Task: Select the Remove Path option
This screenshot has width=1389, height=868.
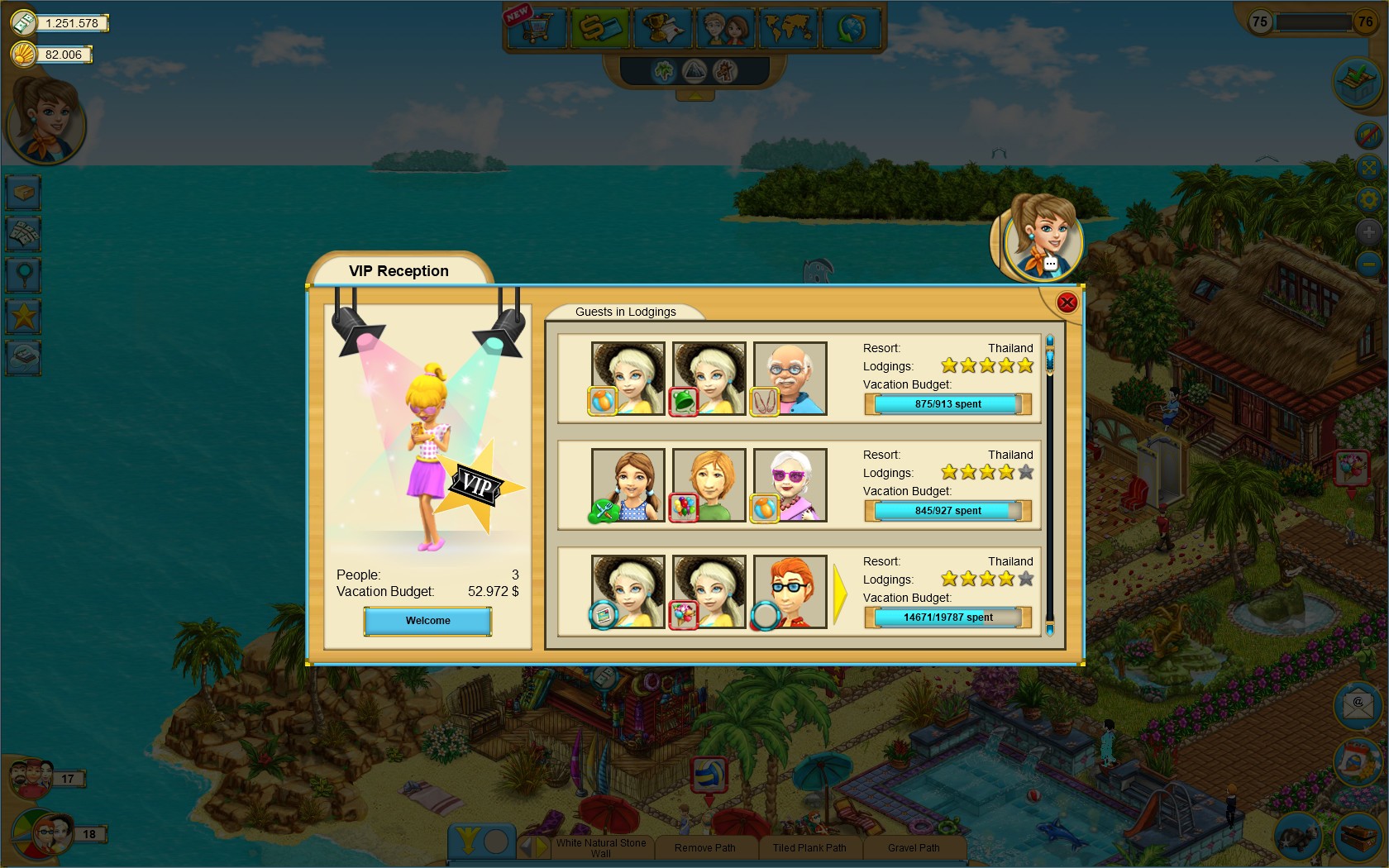Action: 705,847
